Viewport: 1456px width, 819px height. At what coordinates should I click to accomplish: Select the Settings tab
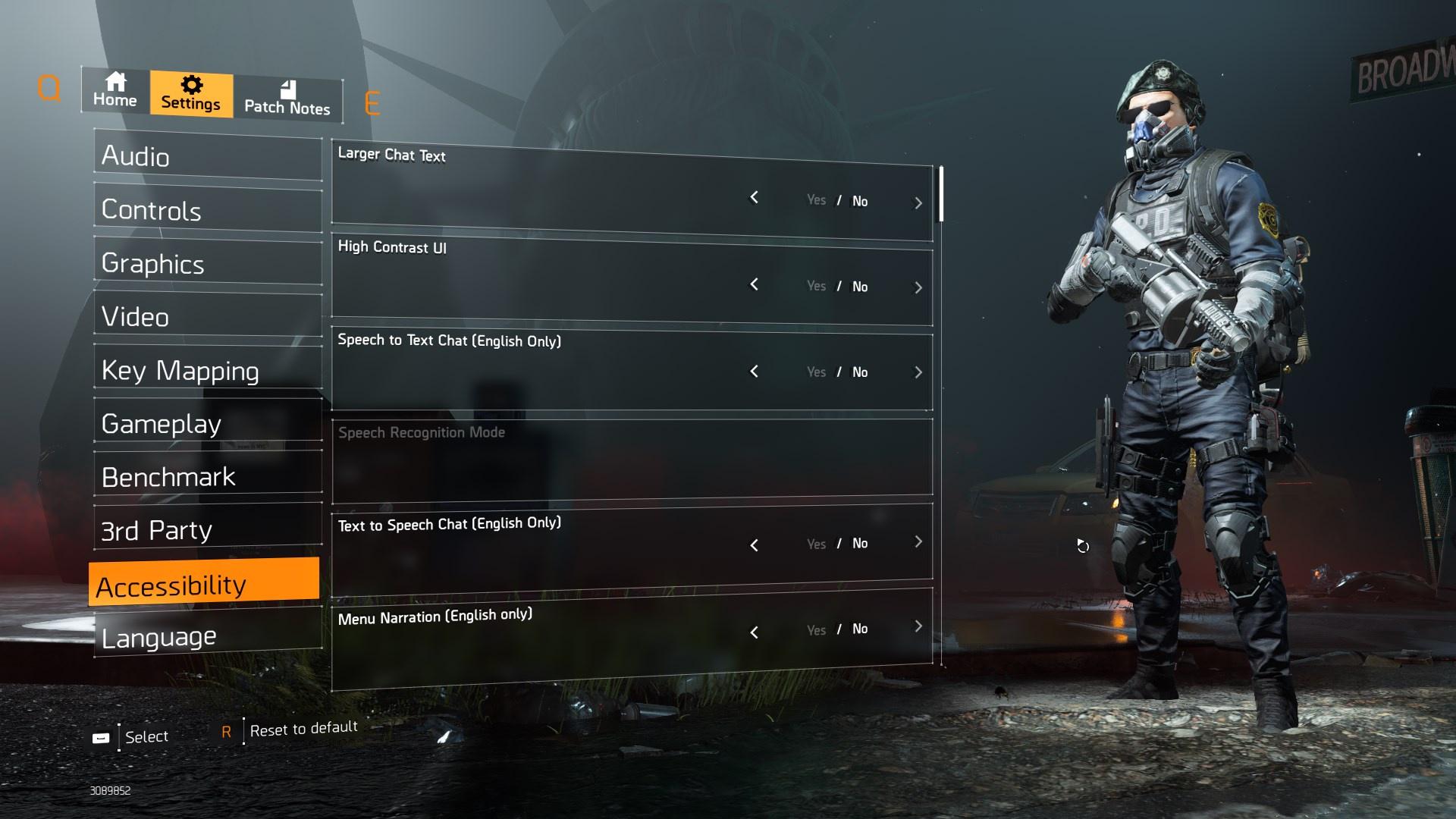(x=191, y=94)
